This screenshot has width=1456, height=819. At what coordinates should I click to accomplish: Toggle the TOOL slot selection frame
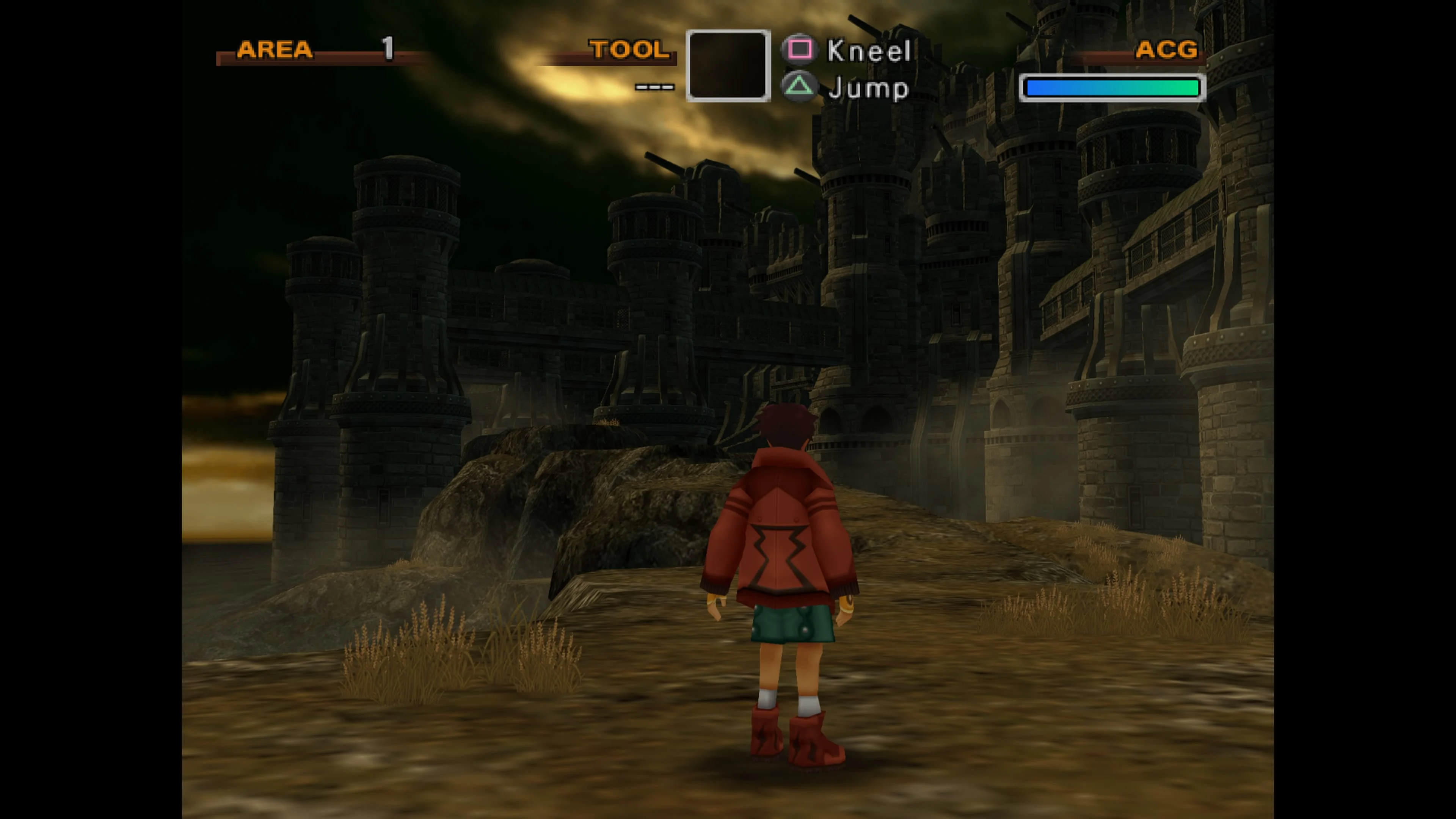pos(728,66)
